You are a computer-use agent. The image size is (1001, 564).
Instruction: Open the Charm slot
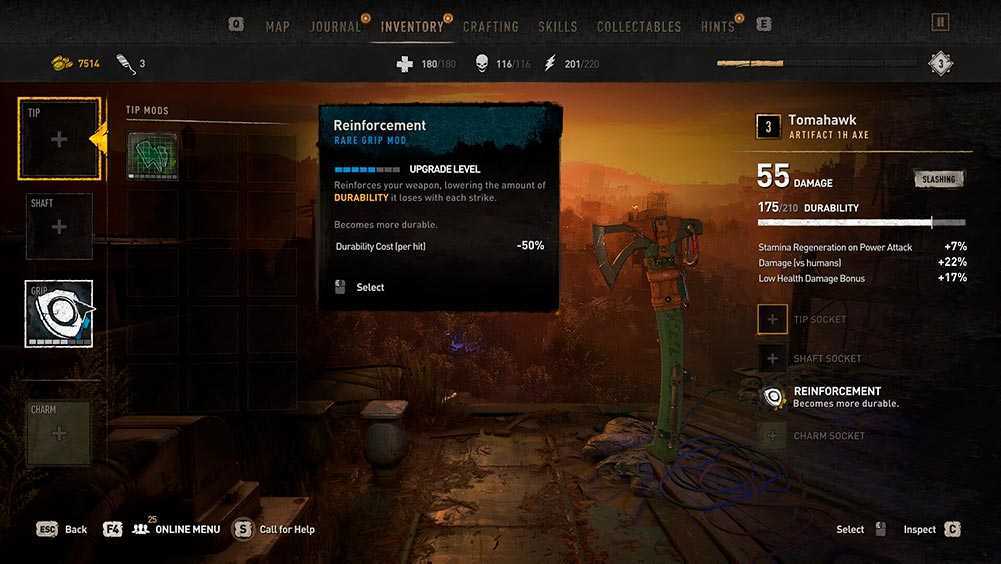click(59, 433)
